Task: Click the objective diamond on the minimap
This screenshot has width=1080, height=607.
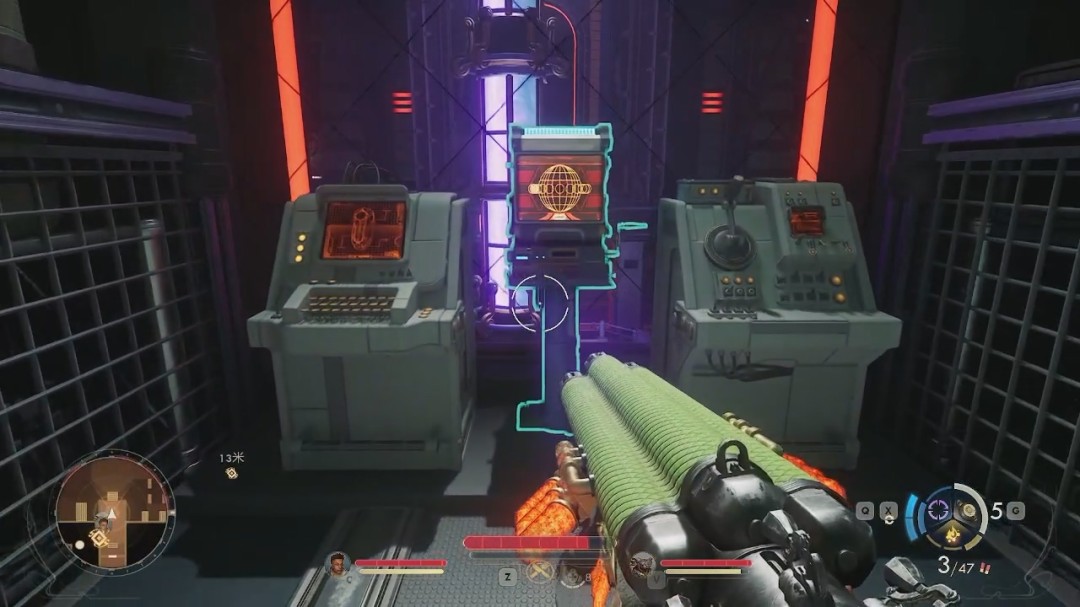Action: pos(99,538)
